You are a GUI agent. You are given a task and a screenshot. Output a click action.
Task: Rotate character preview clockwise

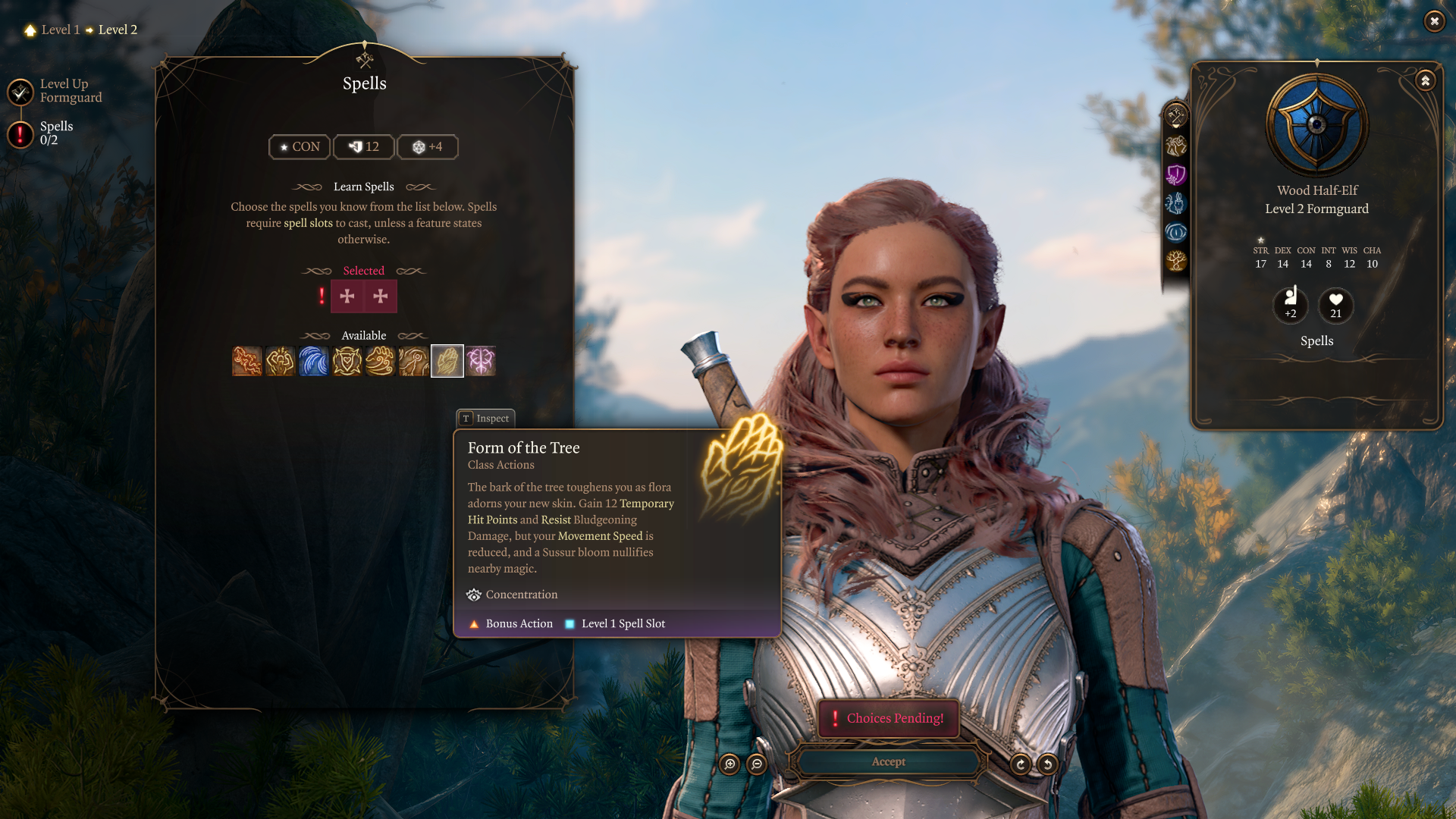[x=1021, y=764]
